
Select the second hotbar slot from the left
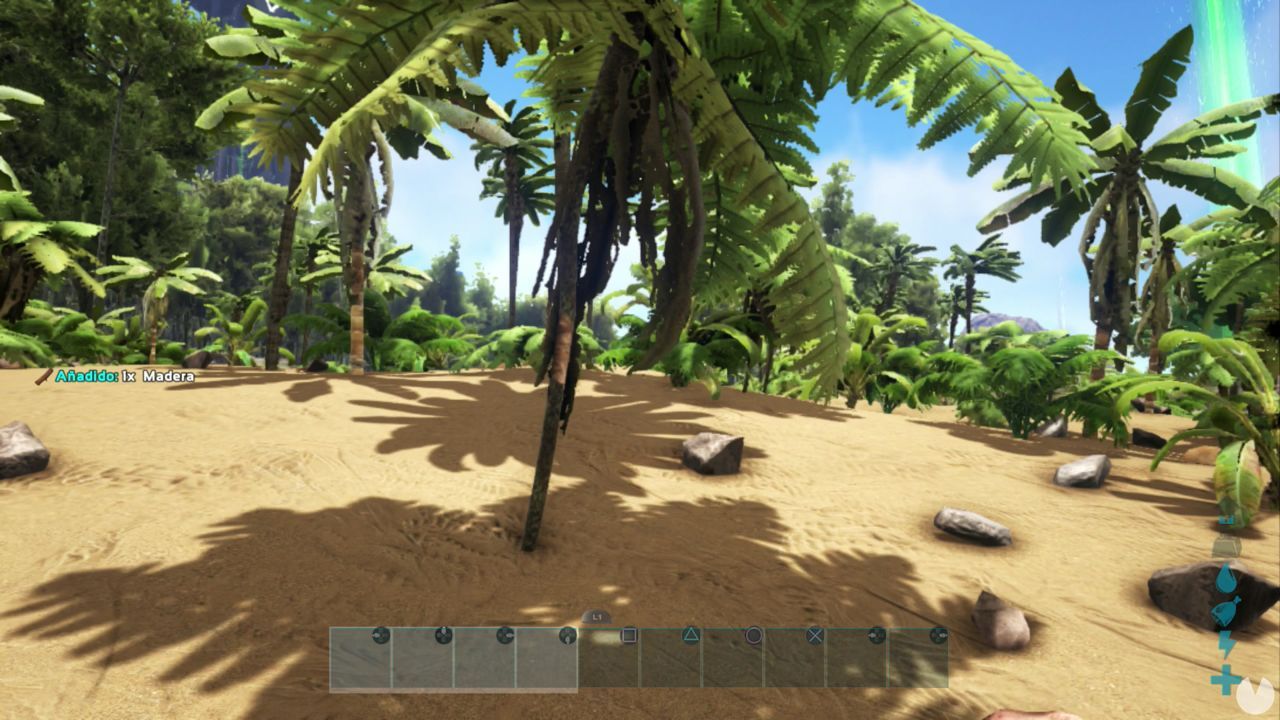(421, 660)
